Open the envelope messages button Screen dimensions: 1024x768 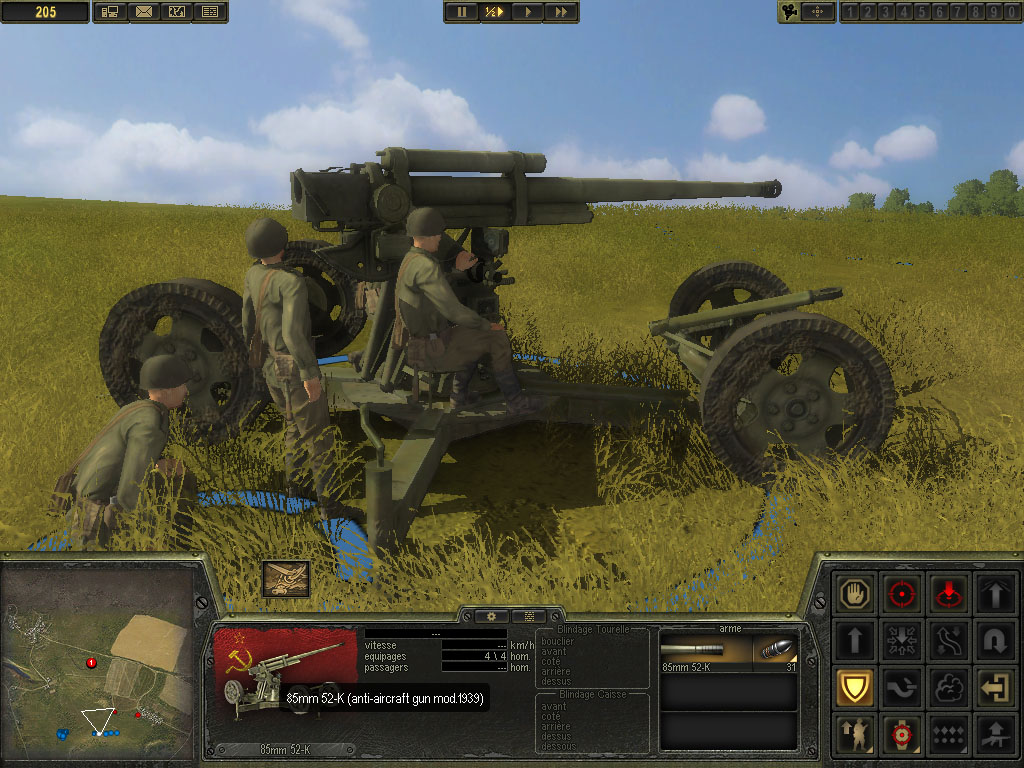143,12
